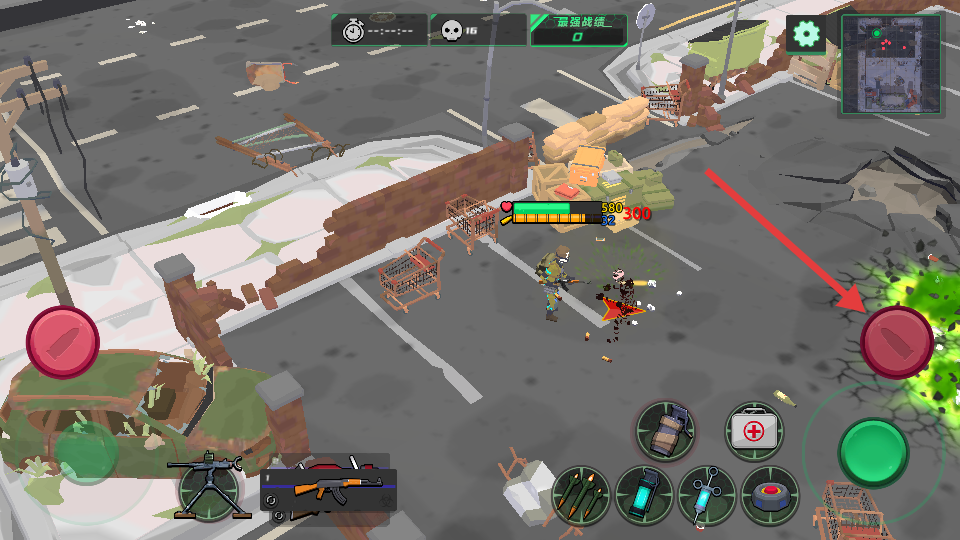Tap the large green aim joystick knob

873,453
